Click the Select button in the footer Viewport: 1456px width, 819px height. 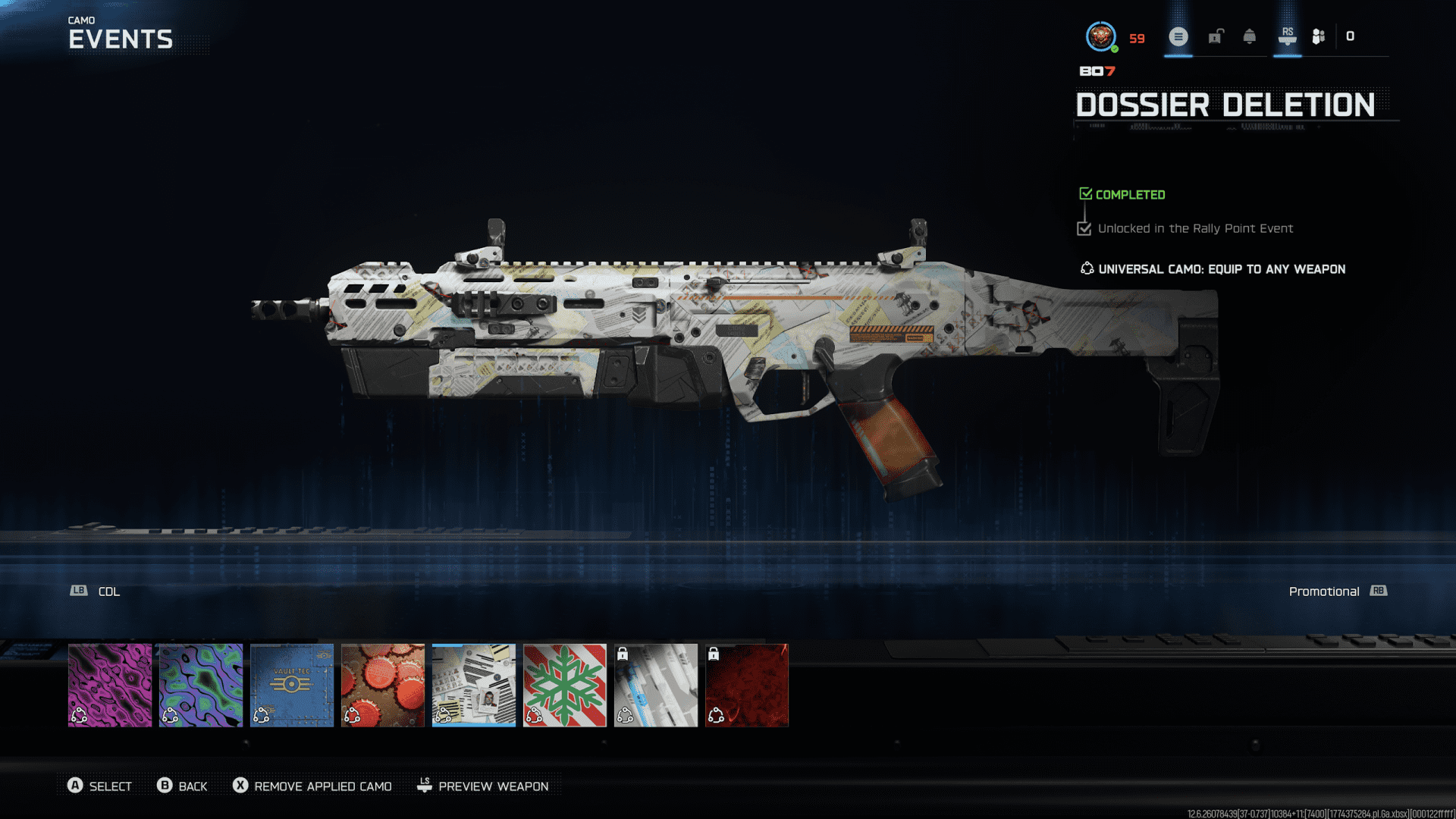pyautogui.click(x=99, y=786)
